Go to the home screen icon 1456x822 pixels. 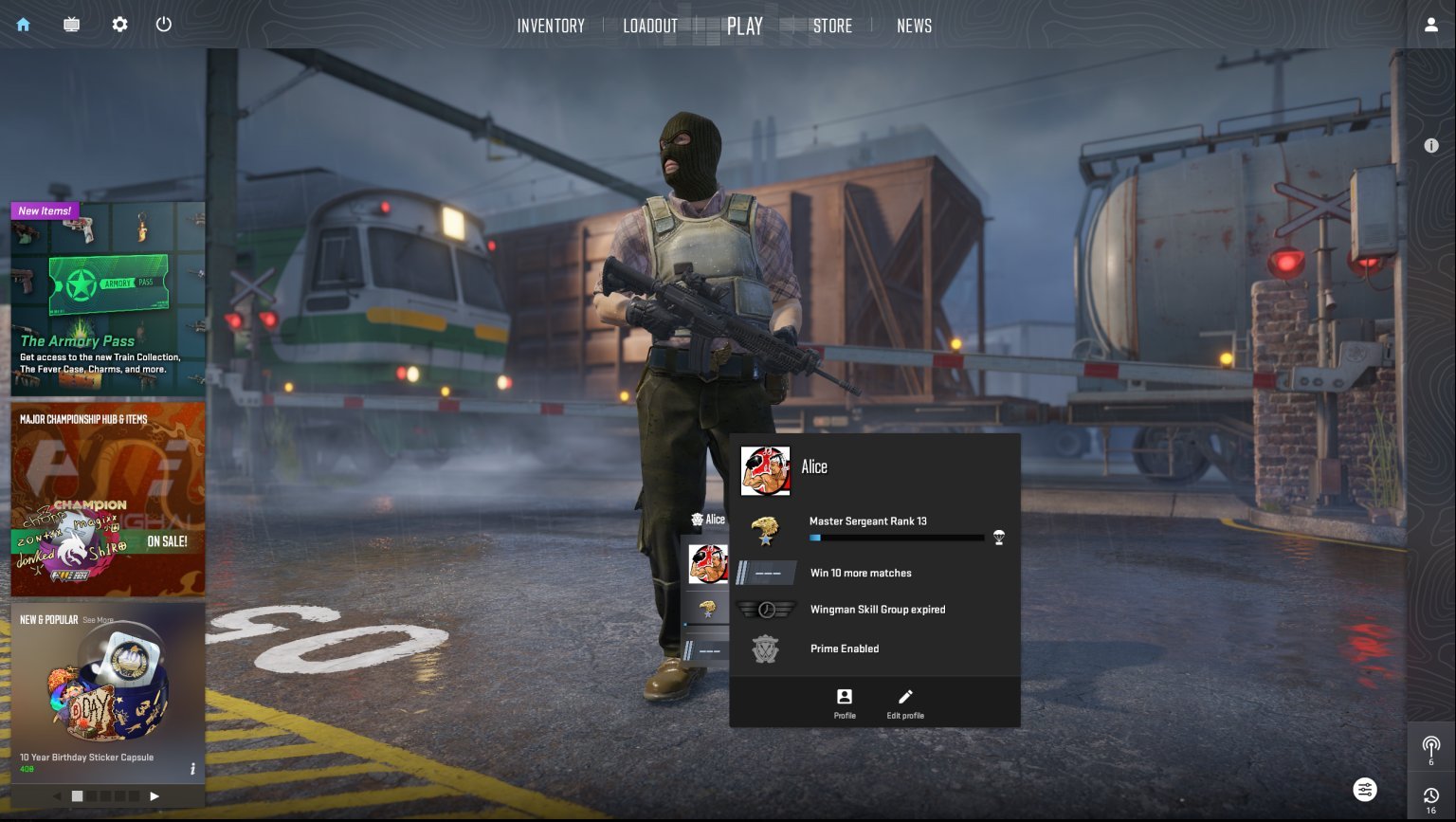[x=24, y=25]
